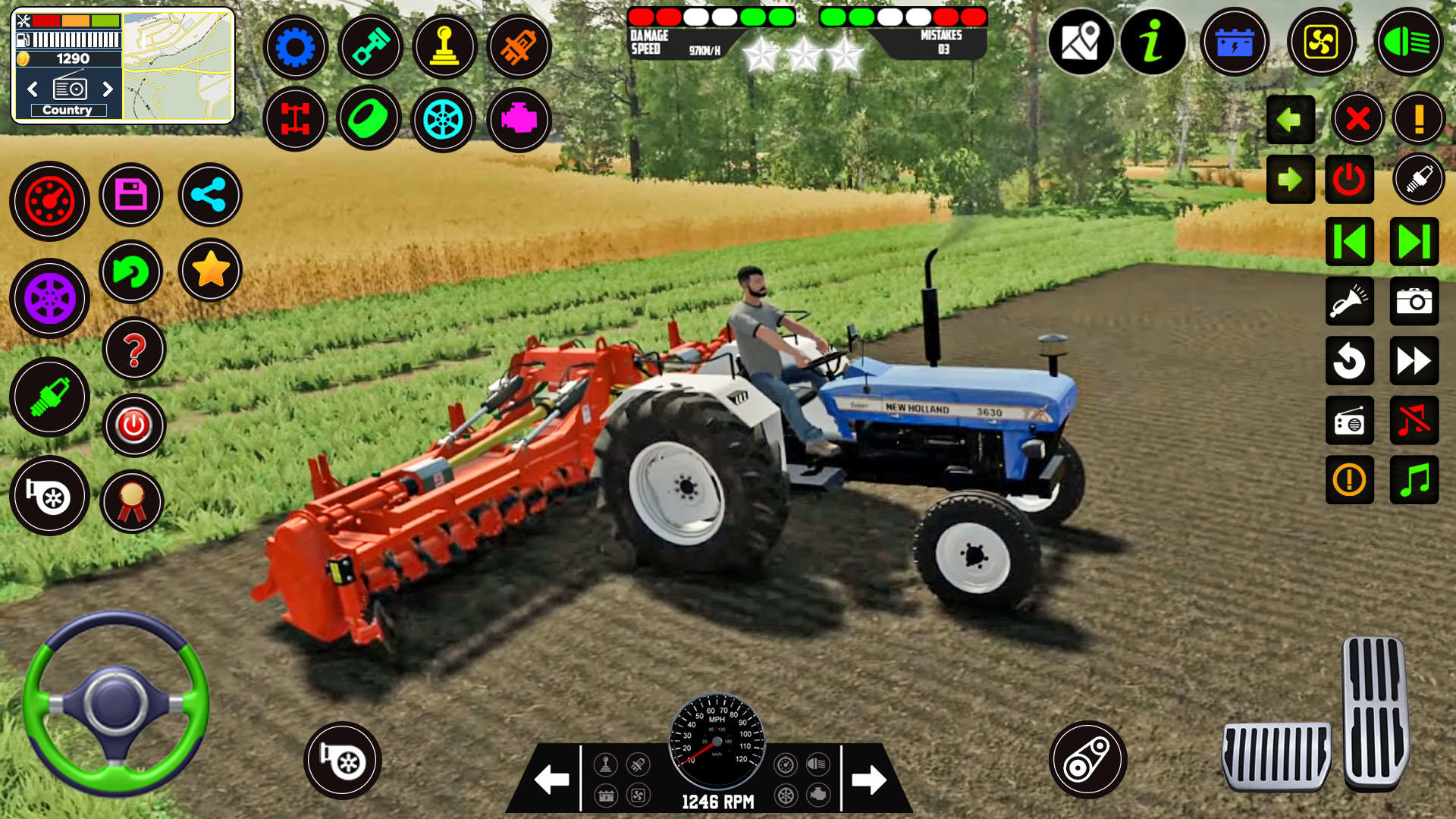Mute music using the crossed note icon
1456x819 pixels.
(x=1415, y=422)
